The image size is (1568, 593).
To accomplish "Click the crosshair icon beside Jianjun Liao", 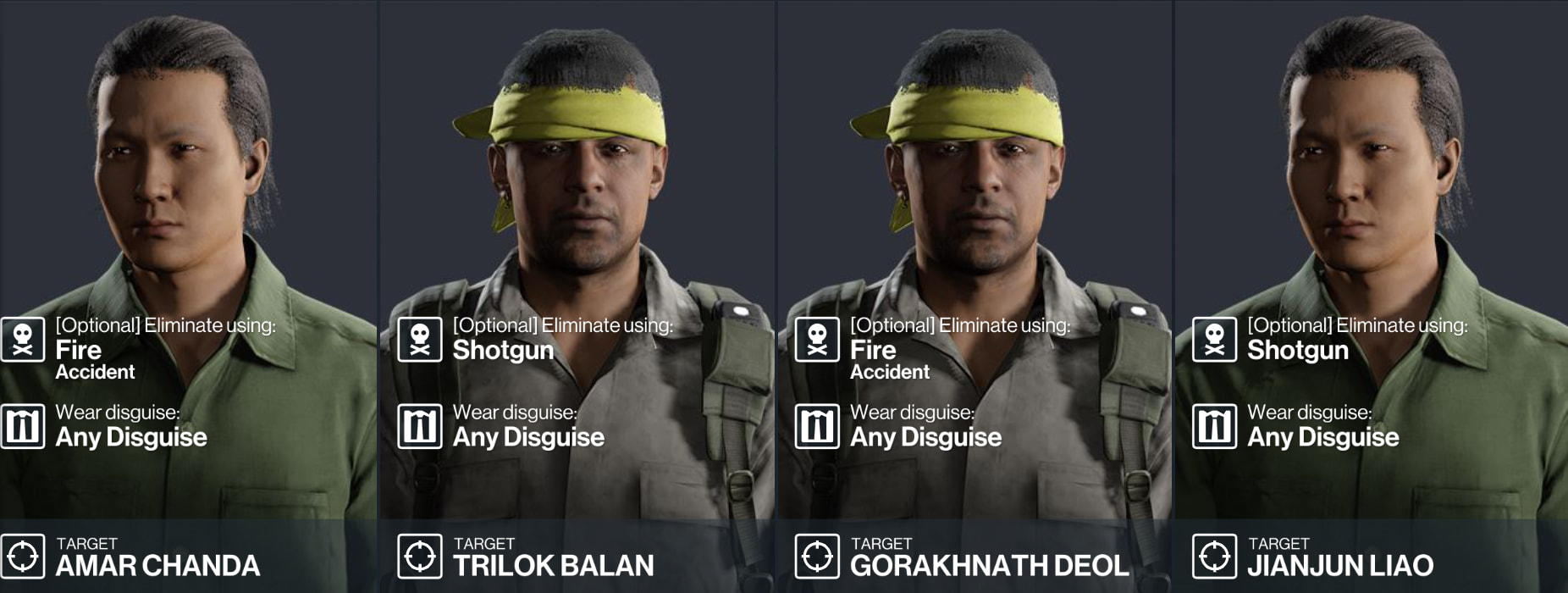I will click(1214, 557).
